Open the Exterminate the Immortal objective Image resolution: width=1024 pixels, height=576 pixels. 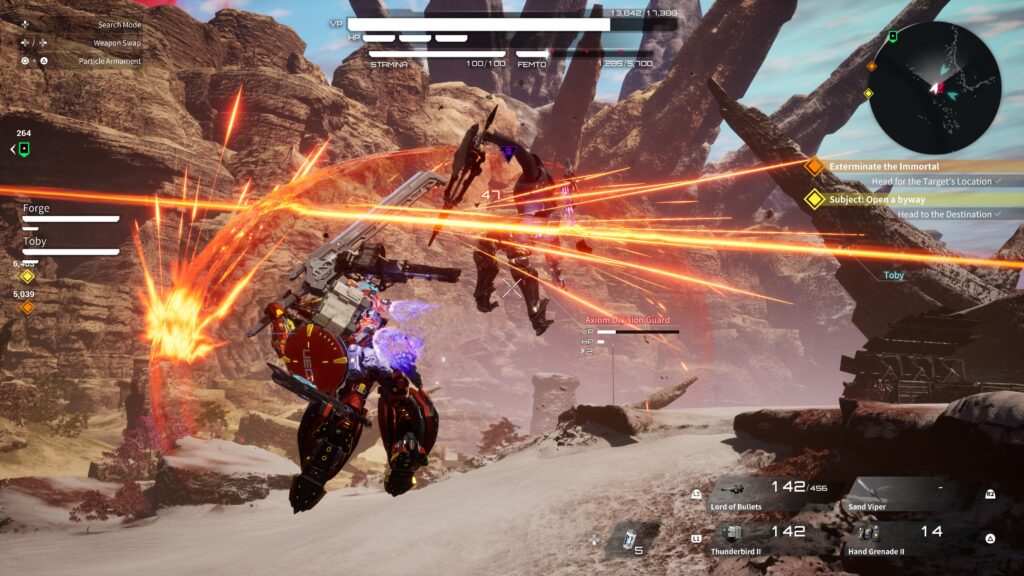(884, 166)
